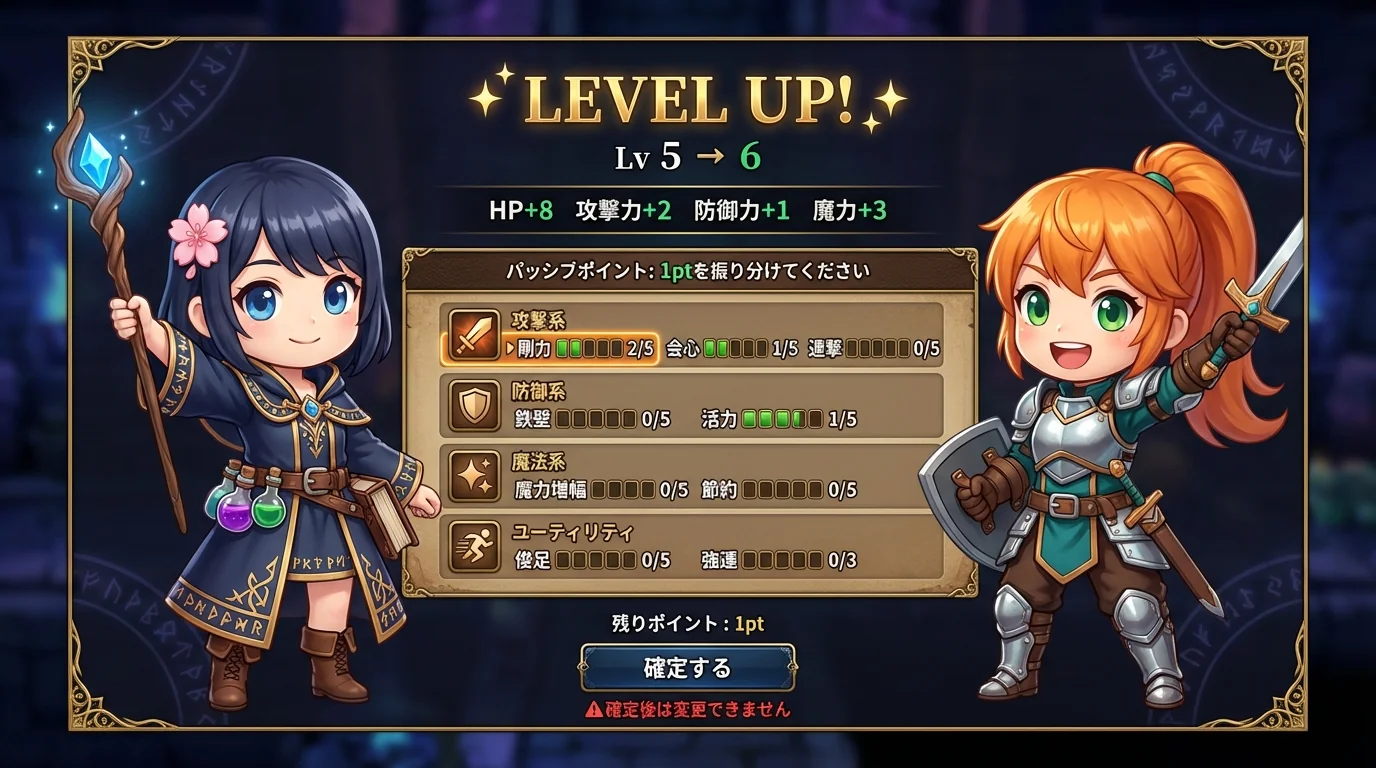Click the shield icon beside 防御系
Screen dimensions: 1376x768
pyautogui.click(x=473, y=403)
